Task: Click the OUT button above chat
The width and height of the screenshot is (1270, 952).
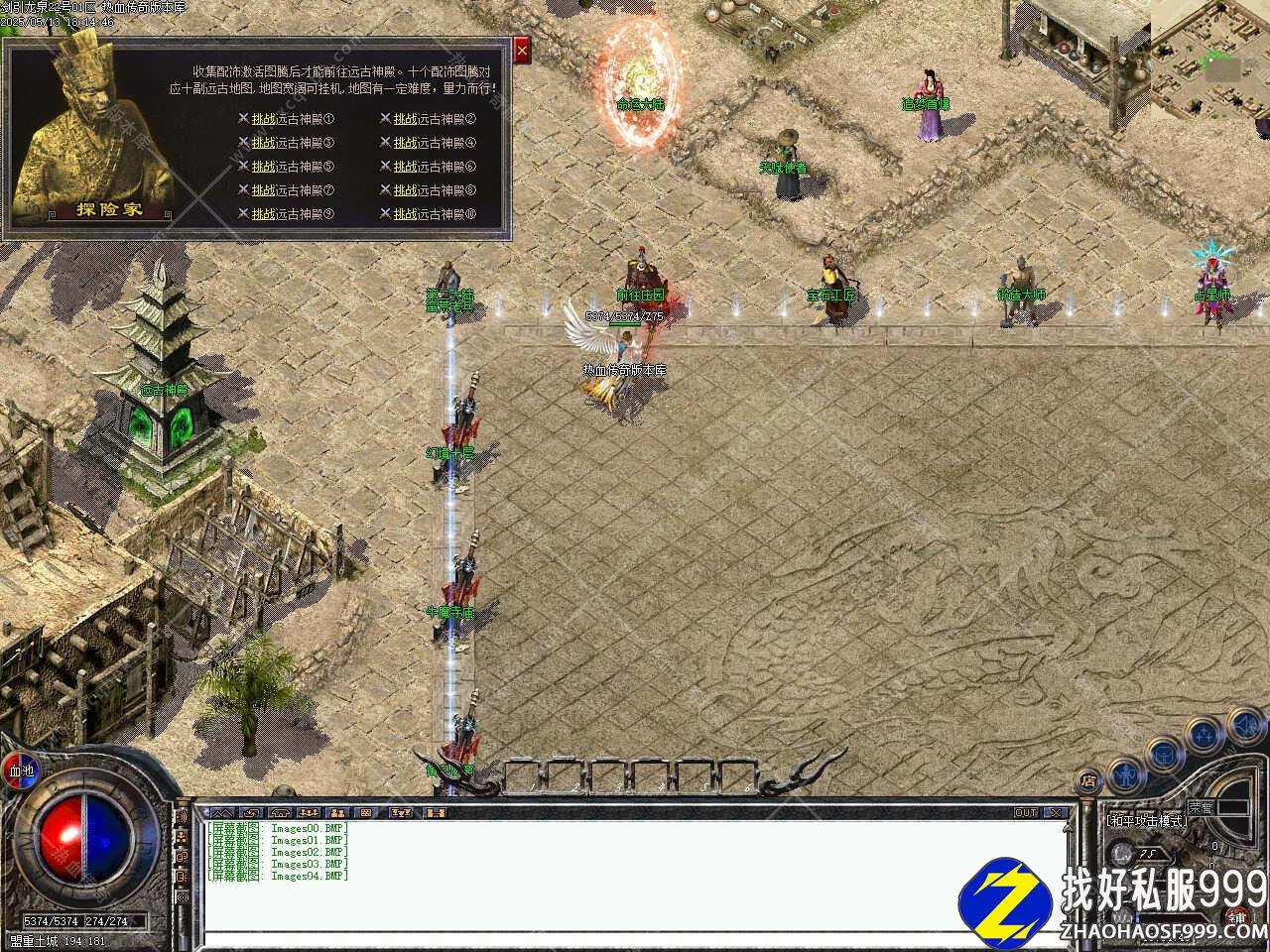Action: [1025, 813]
